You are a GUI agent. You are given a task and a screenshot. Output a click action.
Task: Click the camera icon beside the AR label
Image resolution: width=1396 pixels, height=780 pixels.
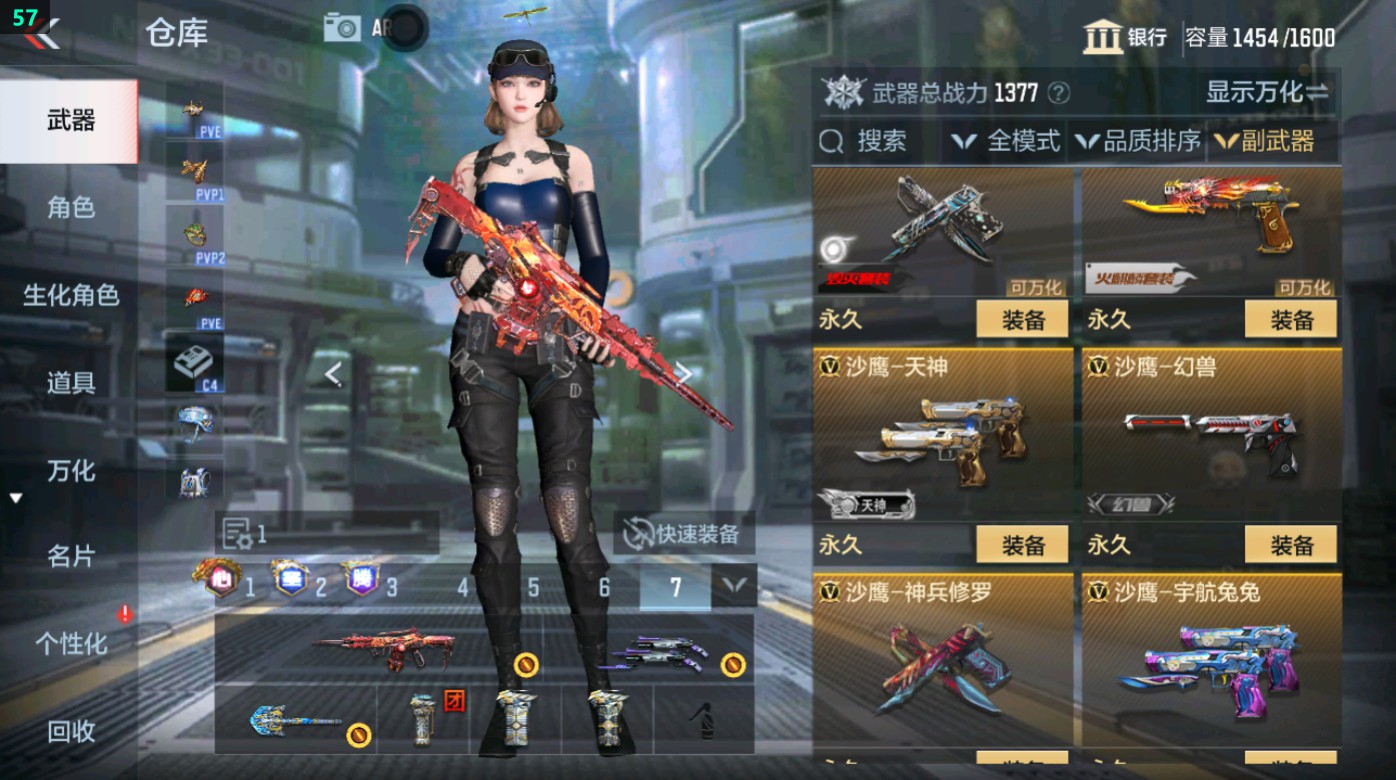341,28
